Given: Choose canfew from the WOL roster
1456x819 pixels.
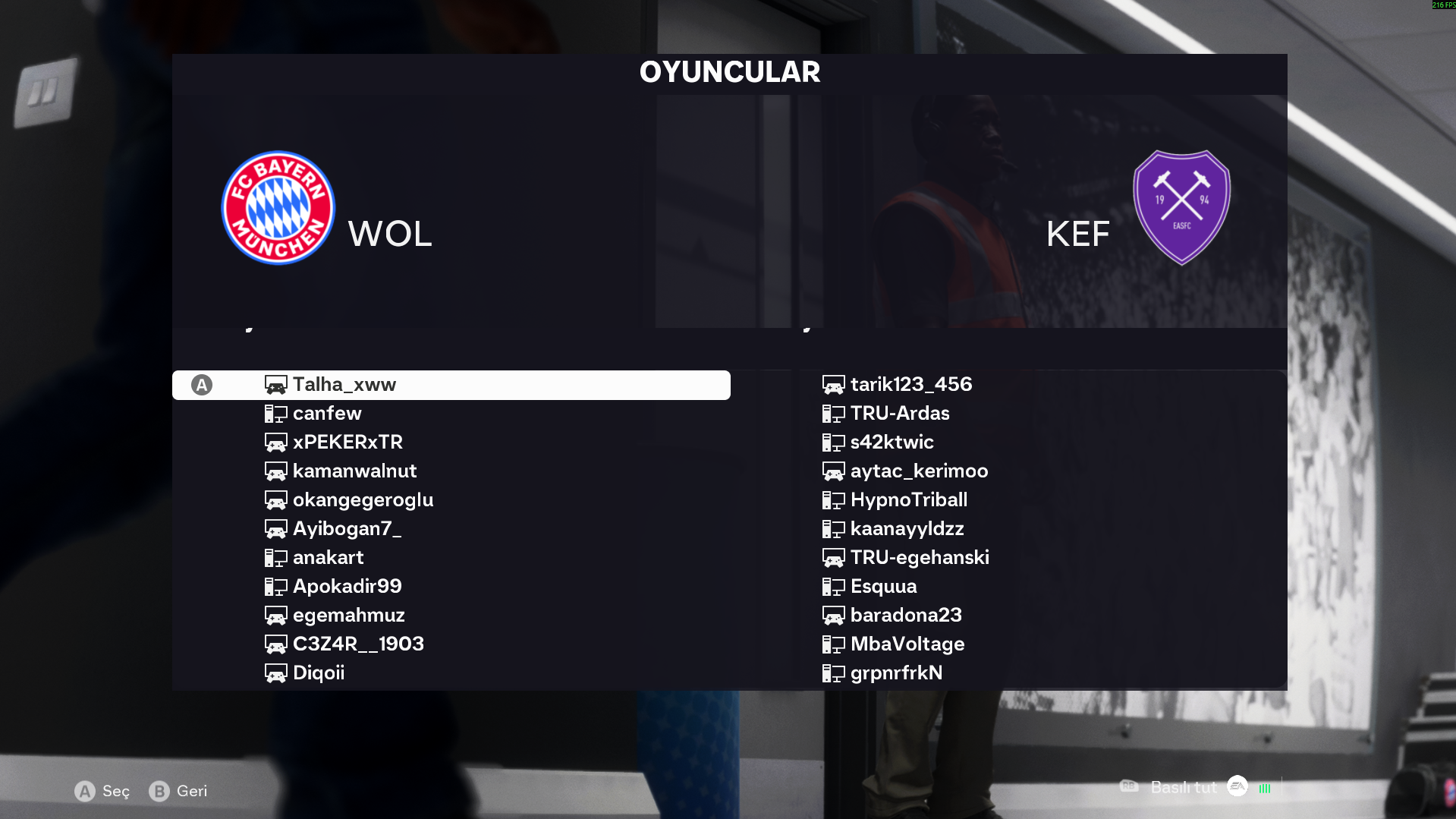Looking at the screenshot, I should [x=327, y=414].
